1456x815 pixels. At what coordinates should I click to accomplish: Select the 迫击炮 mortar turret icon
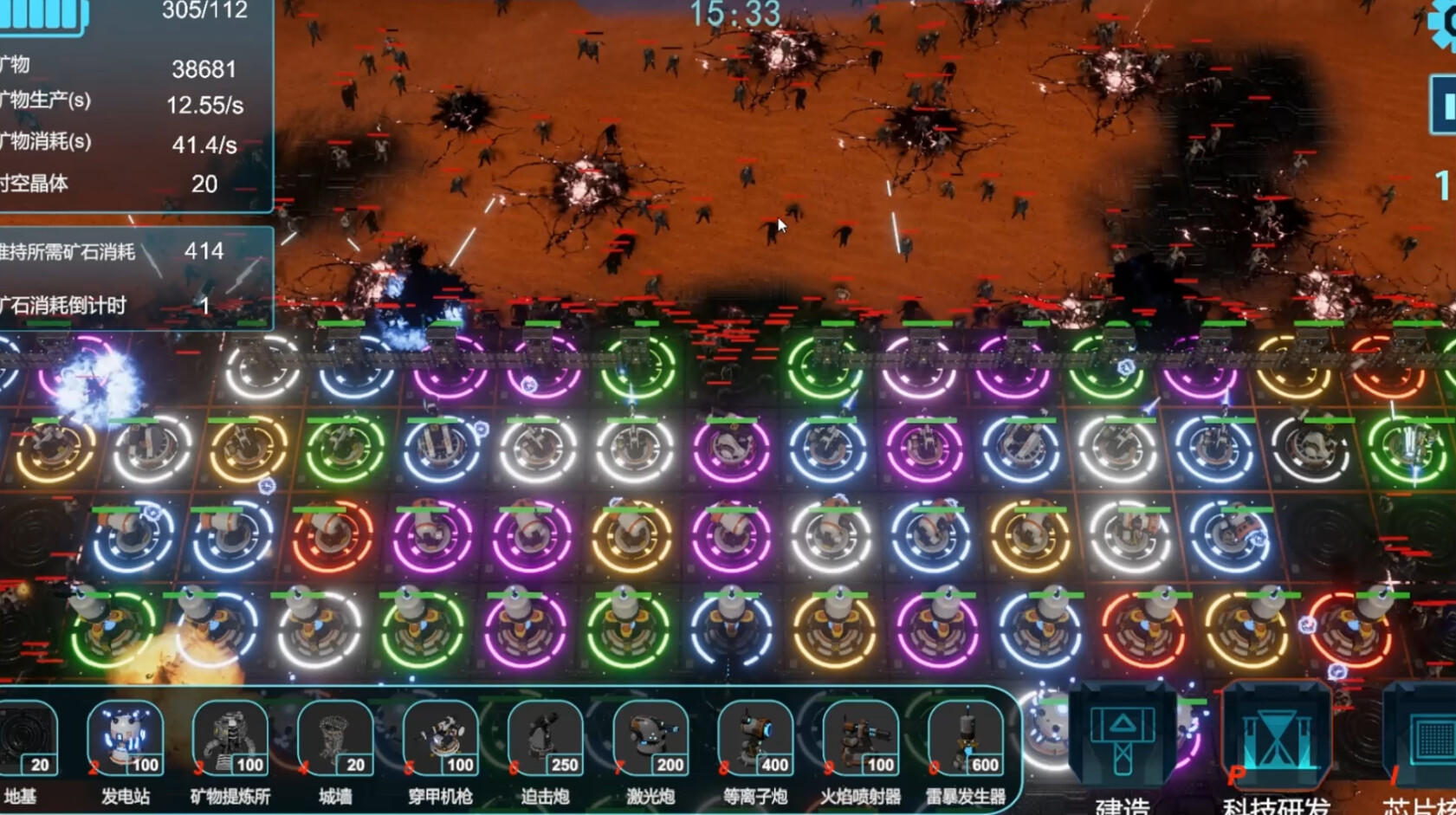(x=545, y=741)
